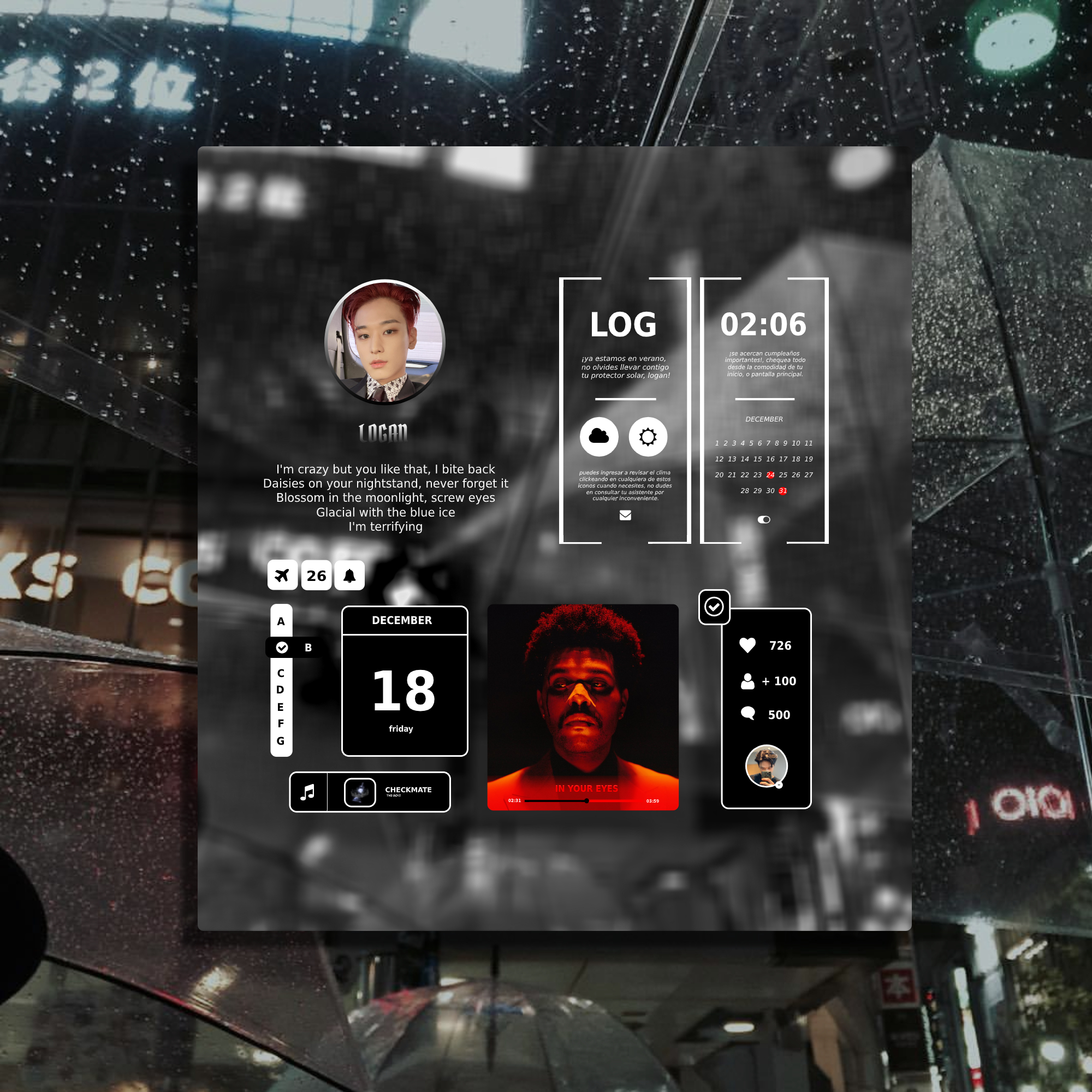This screenshot has height=1092, width=1092.
Task: Open the bell notifications icon
Action: point(350,575)
